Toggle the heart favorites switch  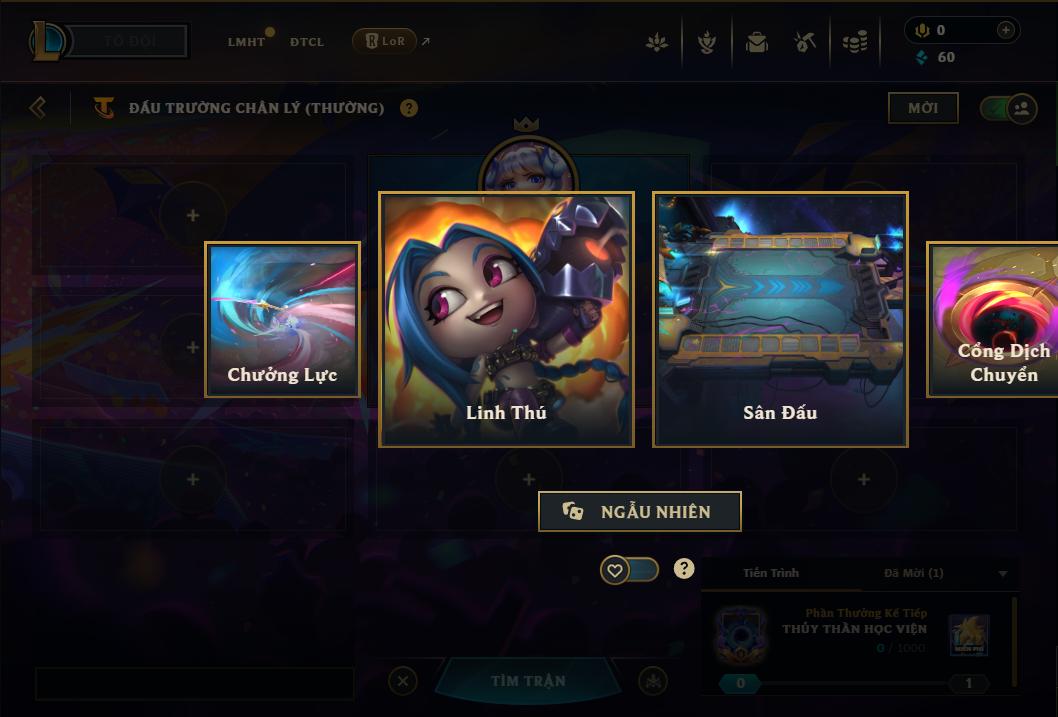(x=630, y=570)
